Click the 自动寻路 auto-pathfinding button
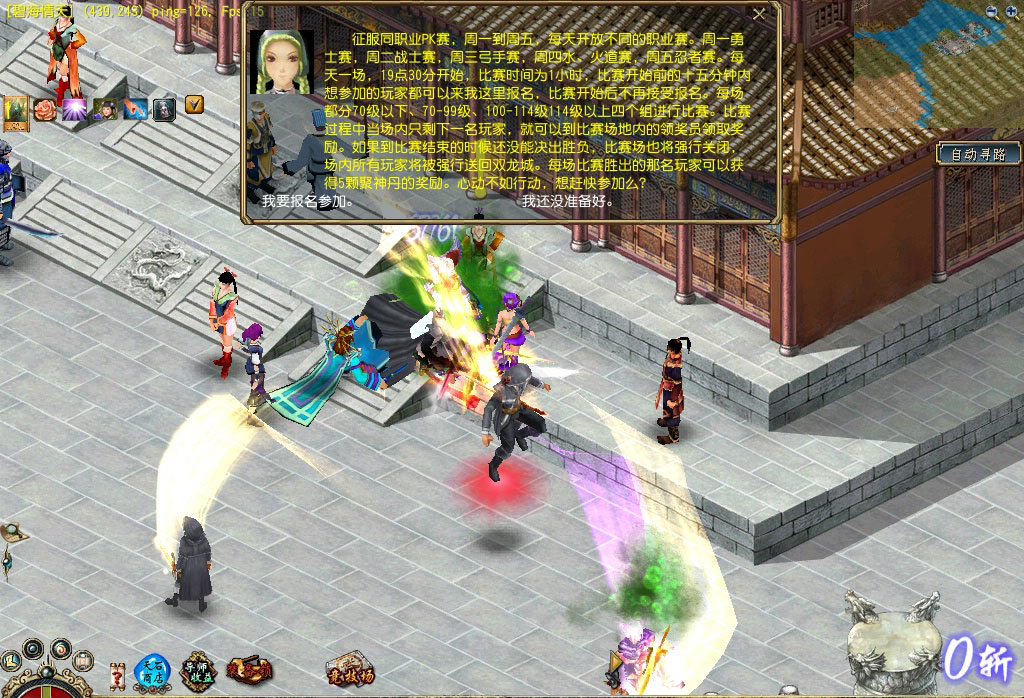Image resolution: width=1024 pixels, height=698 pixels. pyautogui.click(x=978, y=154)
